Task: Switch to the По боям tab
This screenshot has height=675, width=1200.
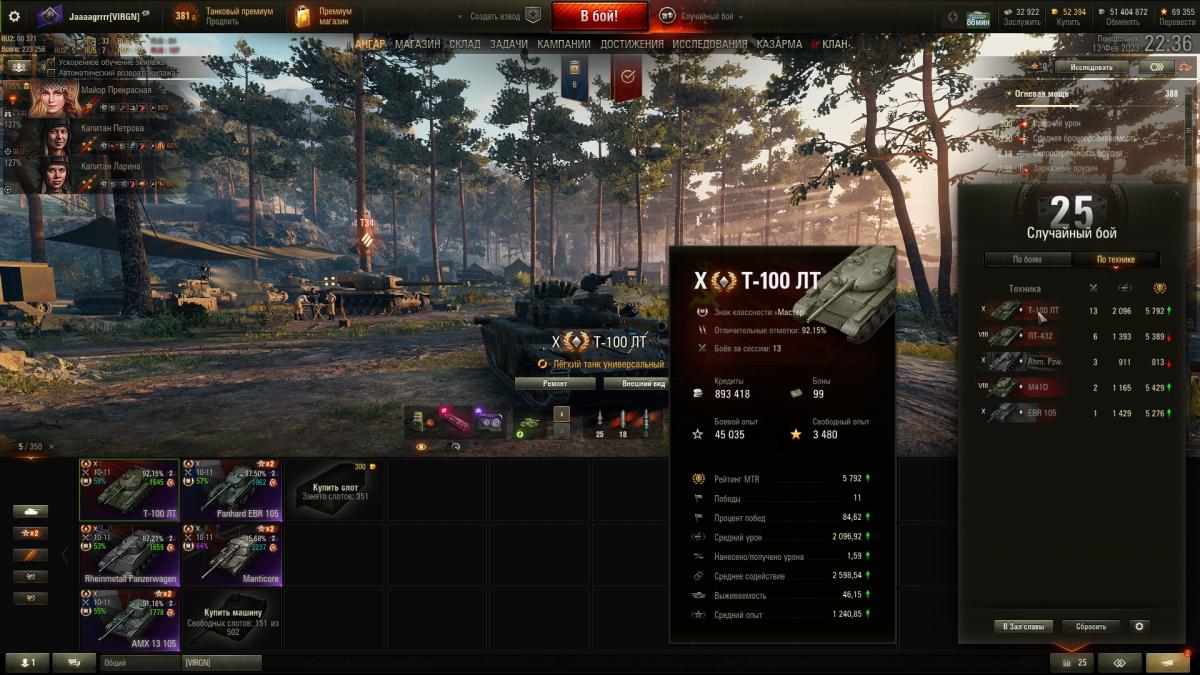Action: click(x=1027, y=260)
